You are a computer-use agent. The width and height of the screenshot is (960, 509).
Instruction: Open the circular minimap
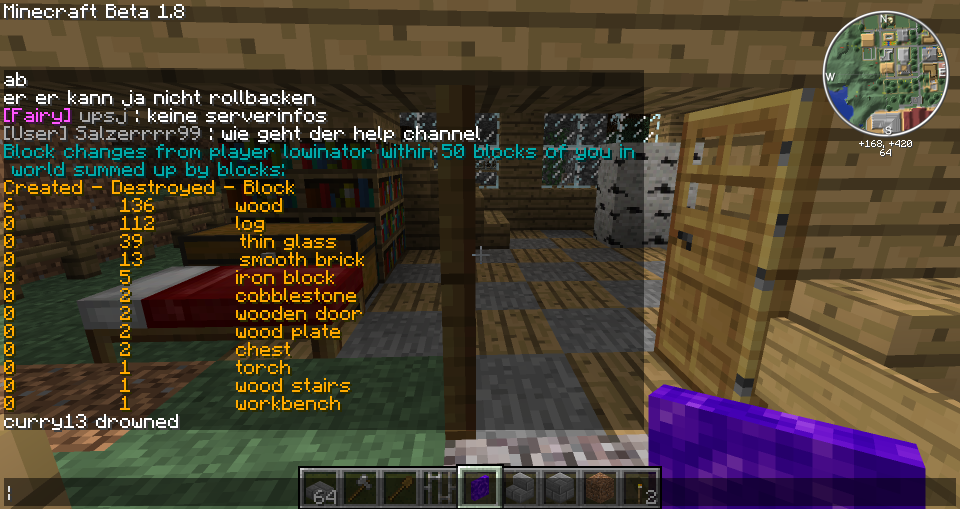click(885, 74)
